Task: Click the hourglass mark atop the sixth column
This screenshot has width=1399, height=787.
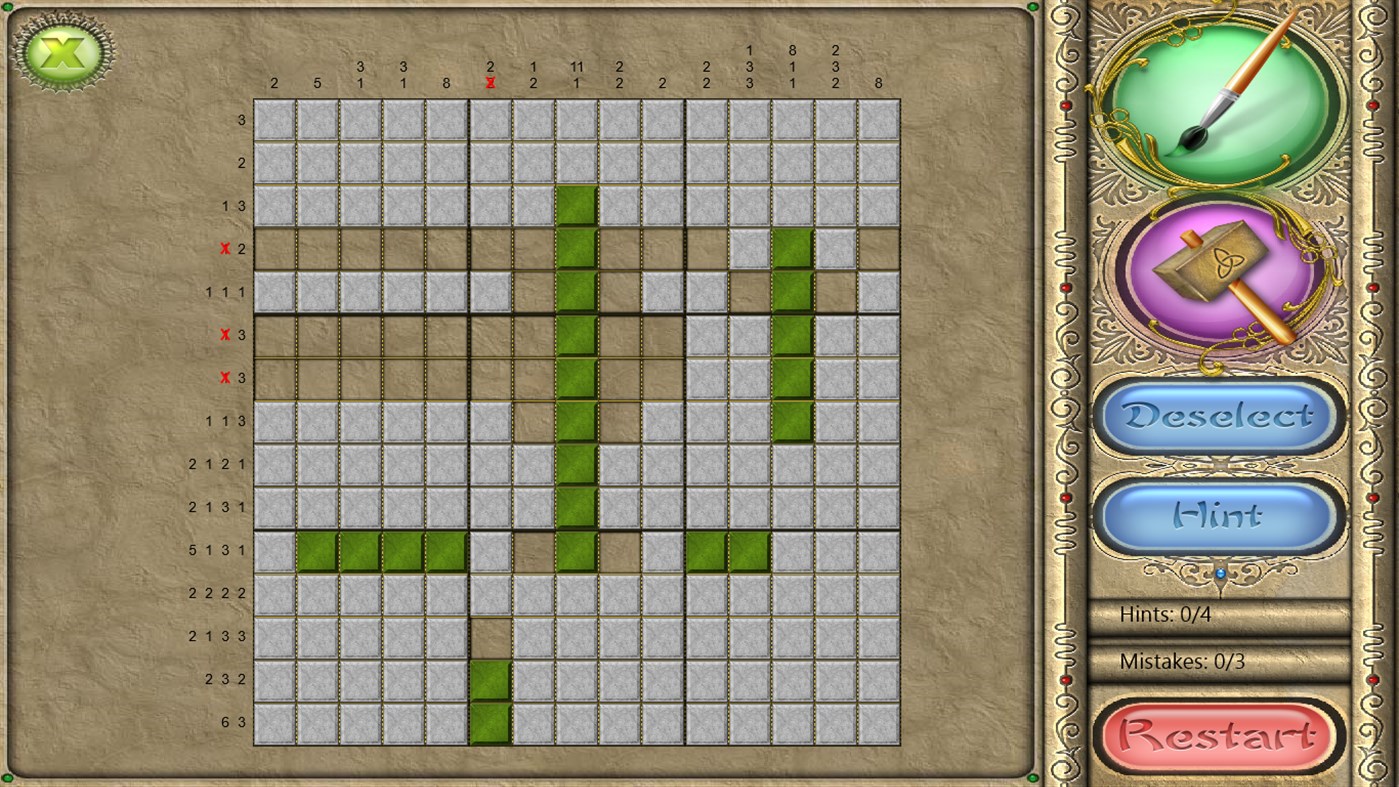Action: (489, 83)
